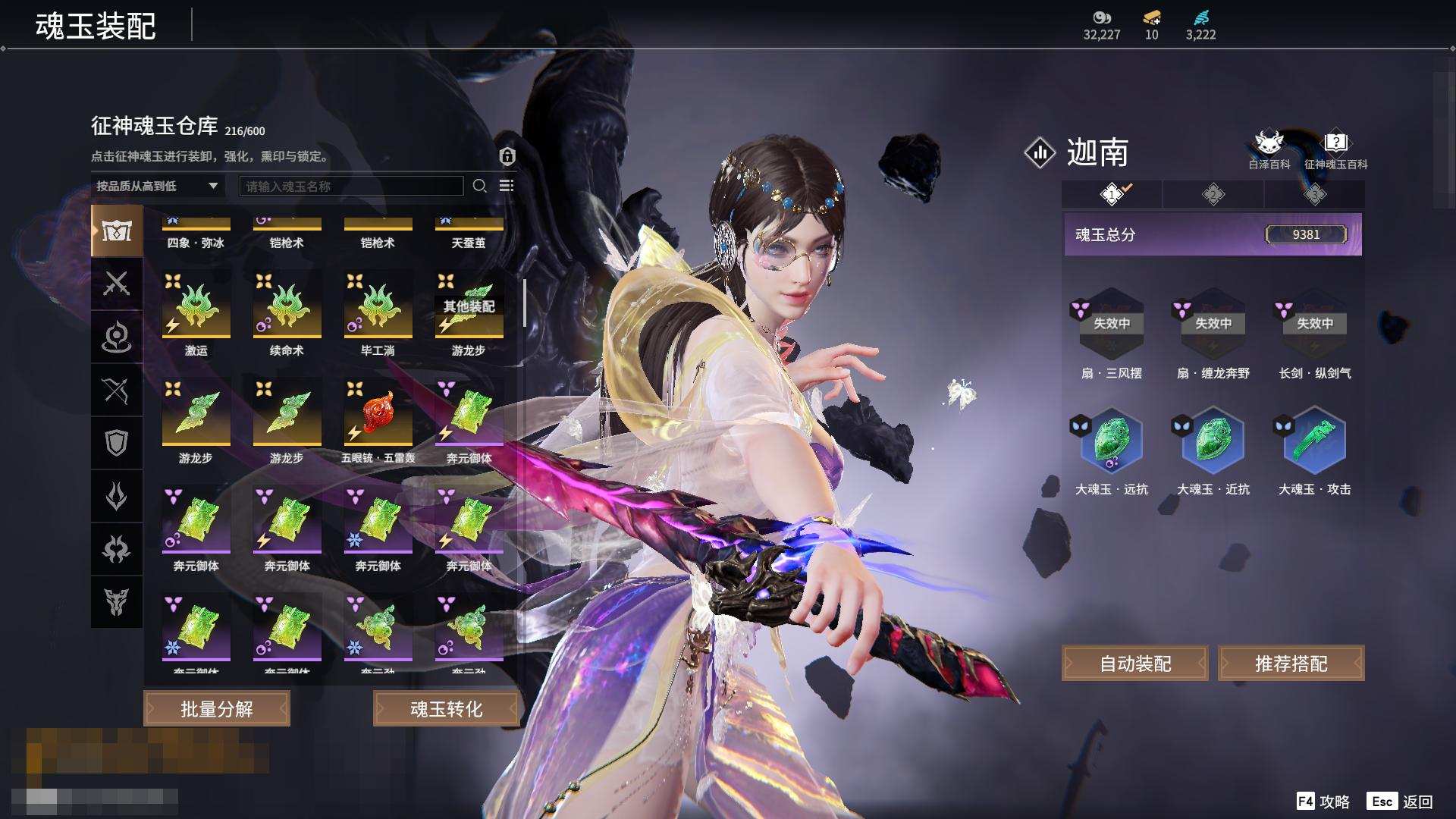1456x819 pixels.
Task: Switch to the shield category tab
Action: (116, 443)
